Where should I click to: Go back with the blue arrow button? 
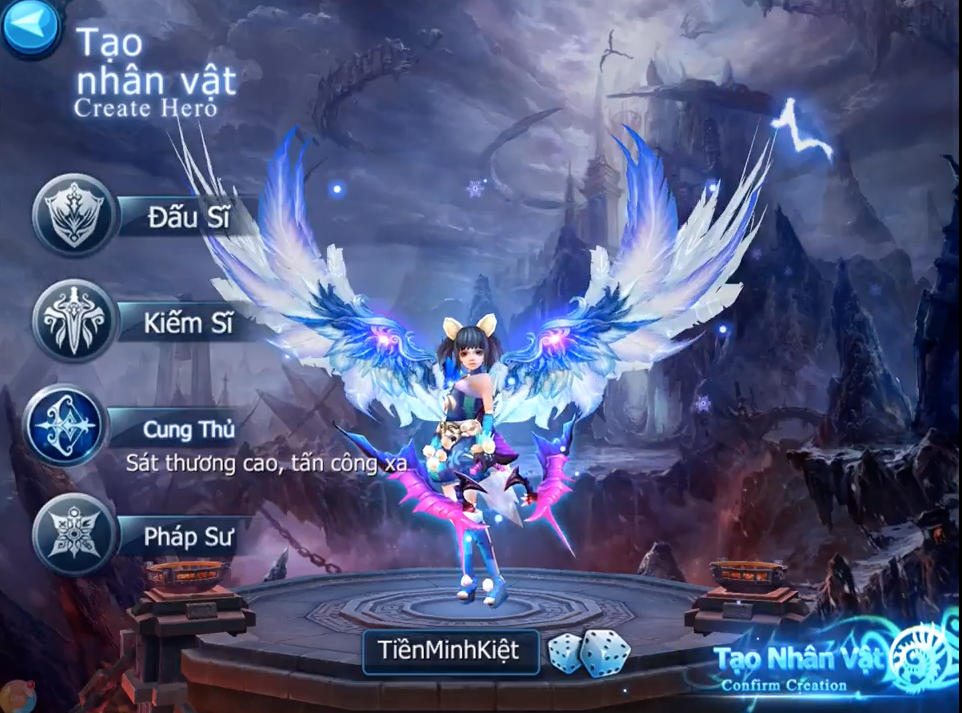coord(31,29)
